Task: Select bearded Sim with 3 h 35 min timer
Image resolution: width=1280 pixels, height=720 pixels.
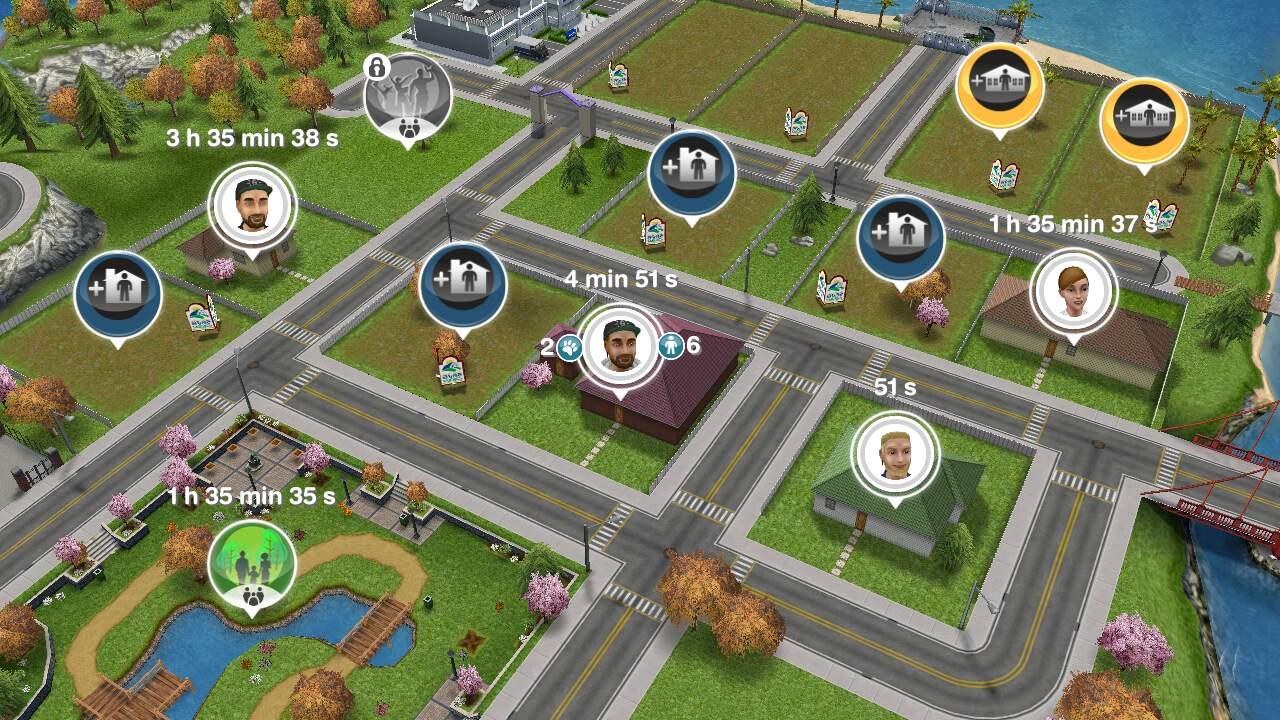Action: click(x=252, y=207)
